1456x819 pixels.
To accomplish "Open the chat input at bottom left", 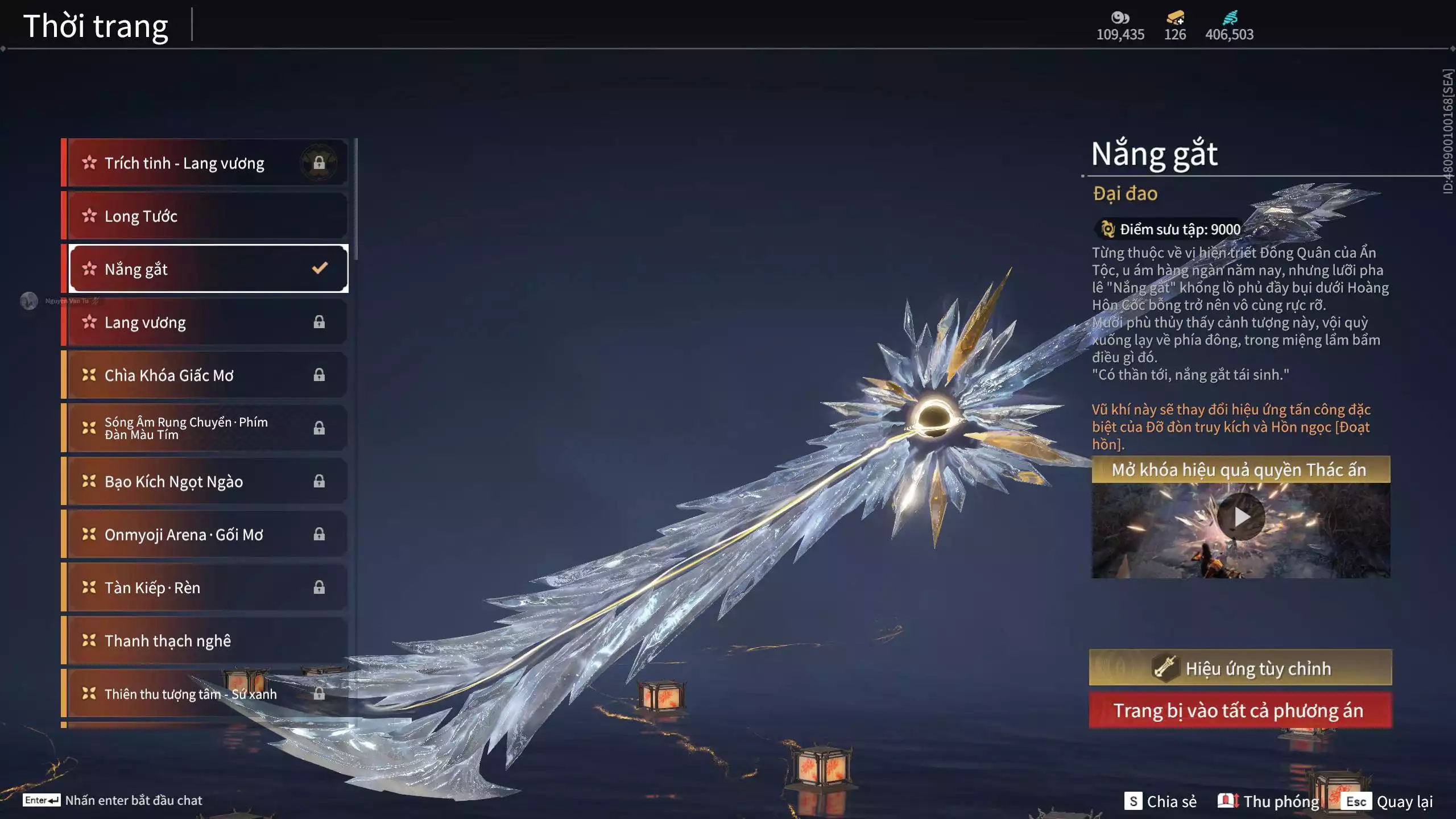I will click(x=113, y=800).
